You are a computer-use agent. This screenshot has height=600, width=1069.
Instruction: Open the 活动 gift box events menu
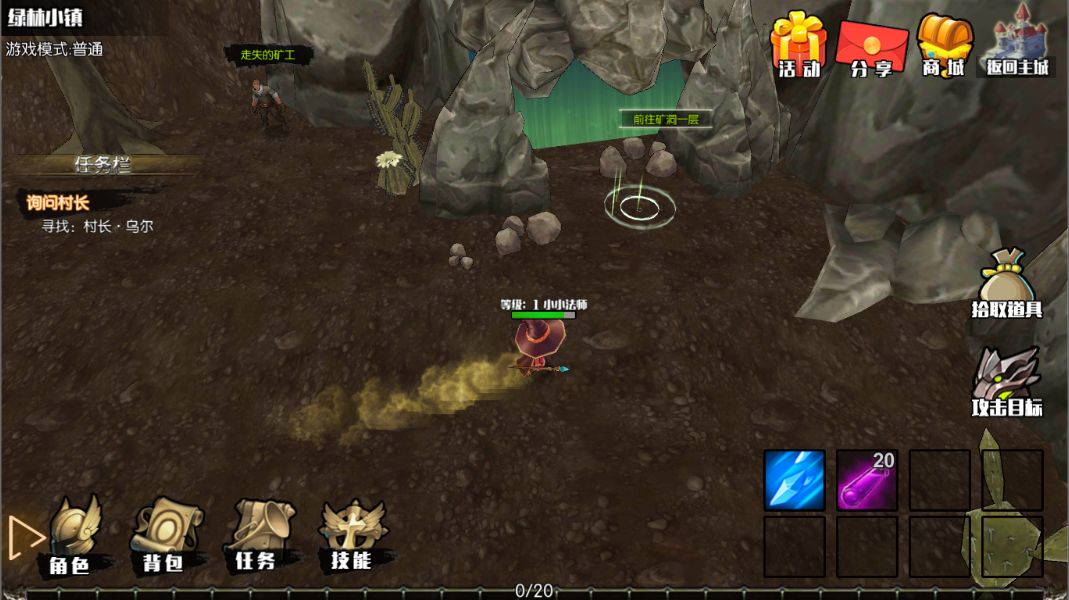[x=798, y=44]
